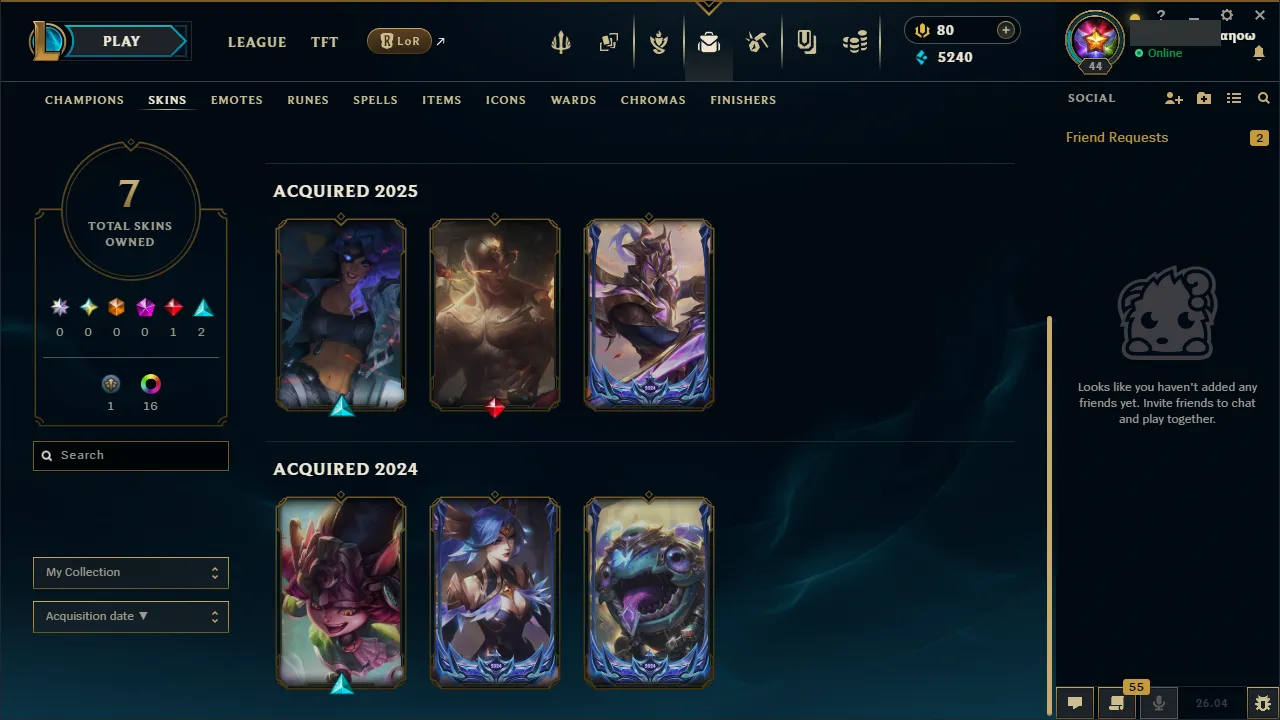Open the store coins icon
Image resolution: width=1280 pixels, height=720 pixels.
(855, 41)
